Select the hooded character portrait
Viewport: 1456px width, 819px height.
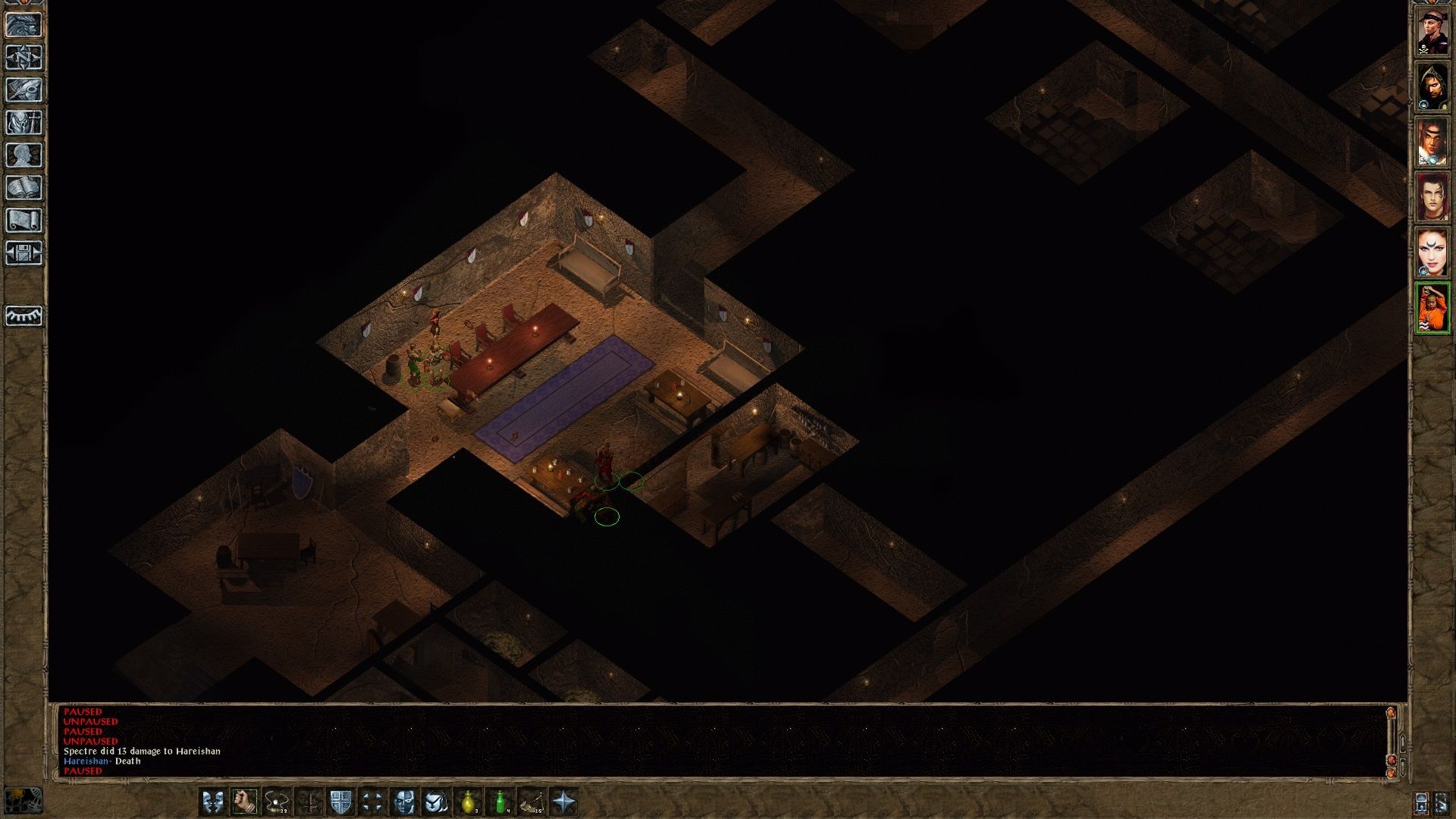pyautogui.click(x=1432, y=86)
